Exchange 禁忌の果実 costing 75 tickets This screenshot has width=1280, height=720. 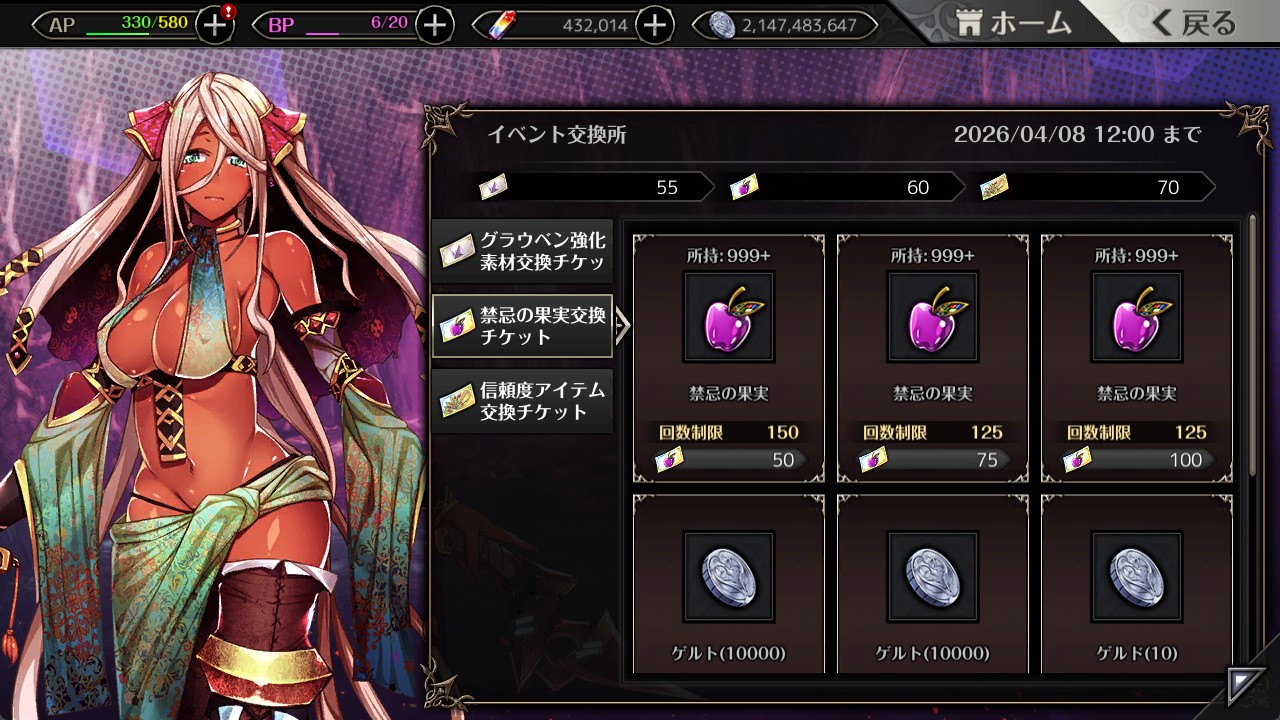[932, 358]
